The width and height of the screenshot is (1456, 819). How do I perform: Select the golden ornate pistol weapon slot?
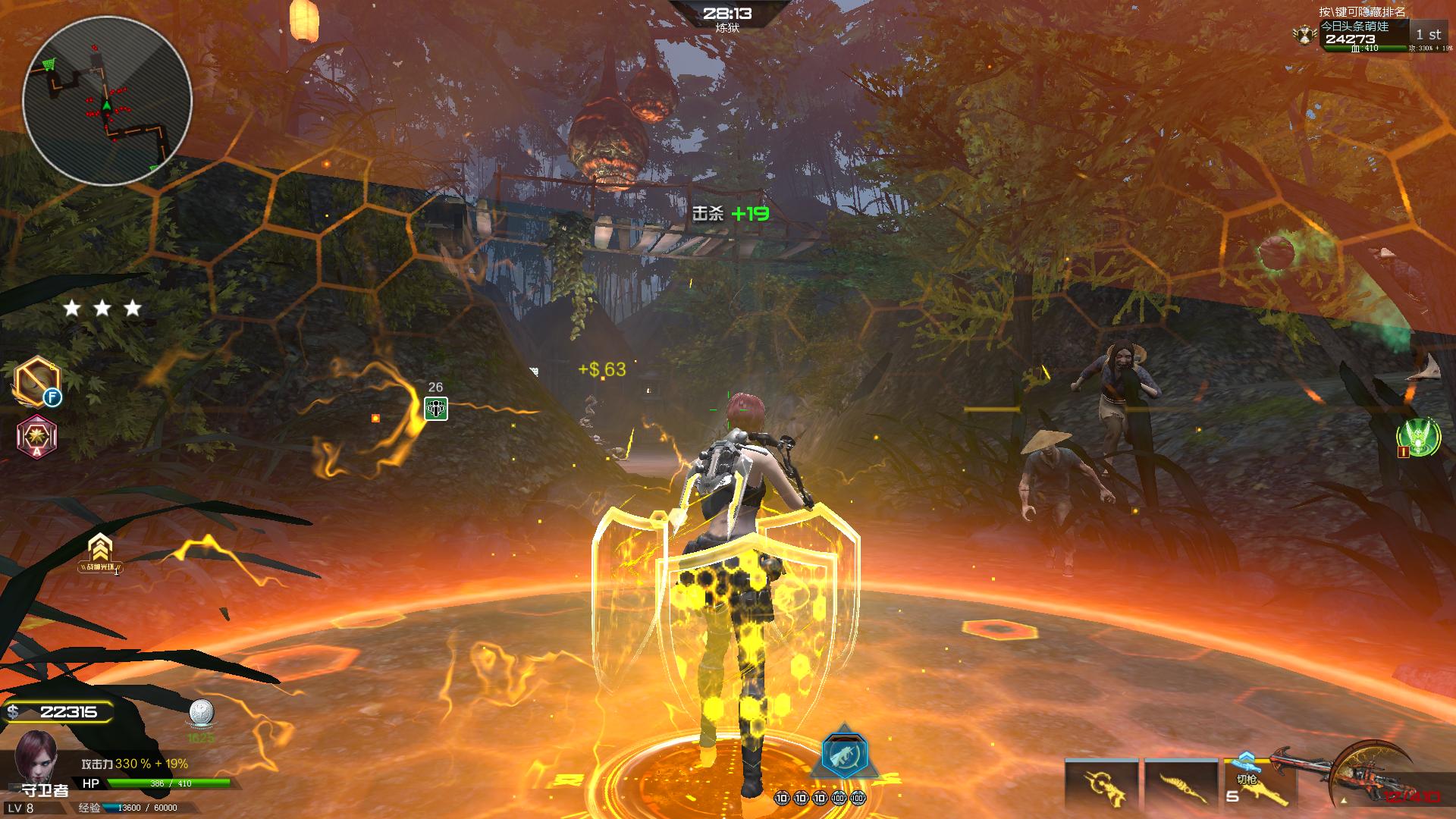click(x=1101, y=785)
